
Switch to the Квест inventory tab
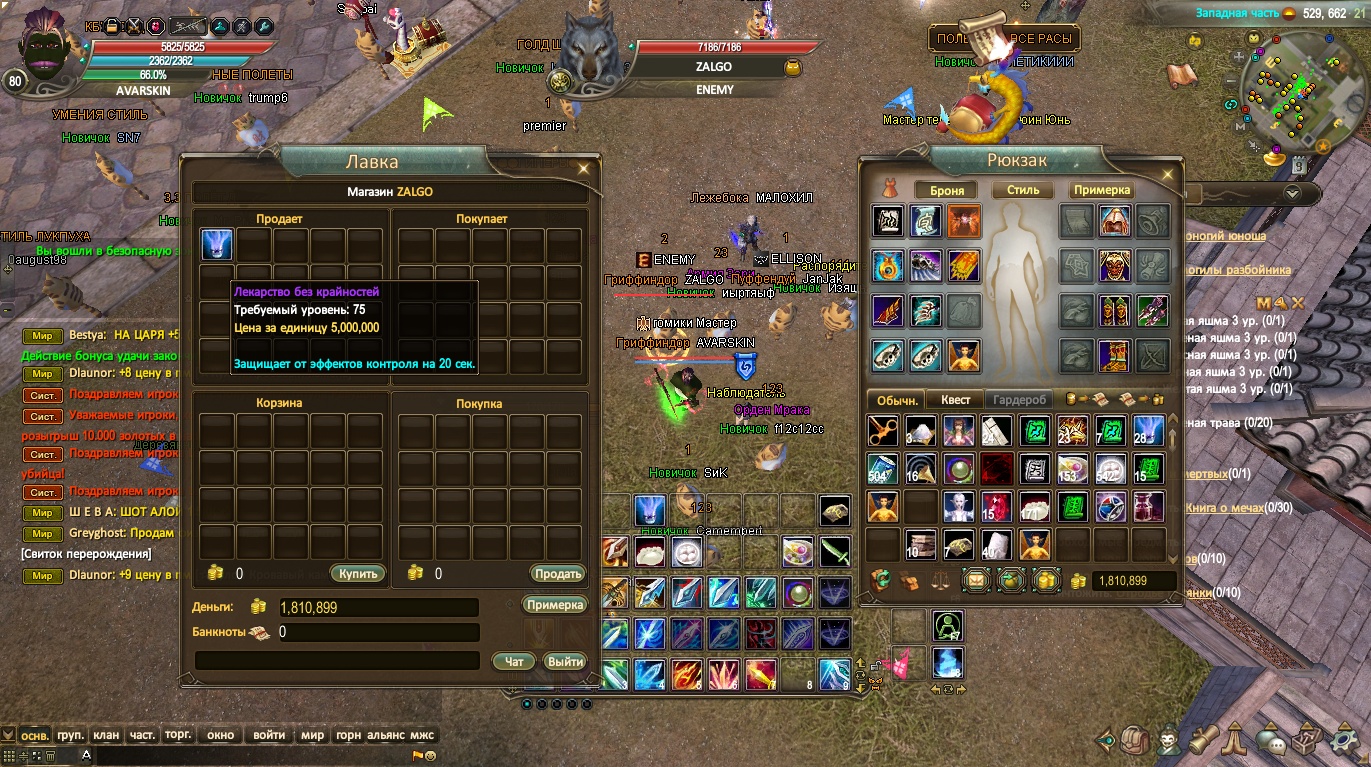955,400
